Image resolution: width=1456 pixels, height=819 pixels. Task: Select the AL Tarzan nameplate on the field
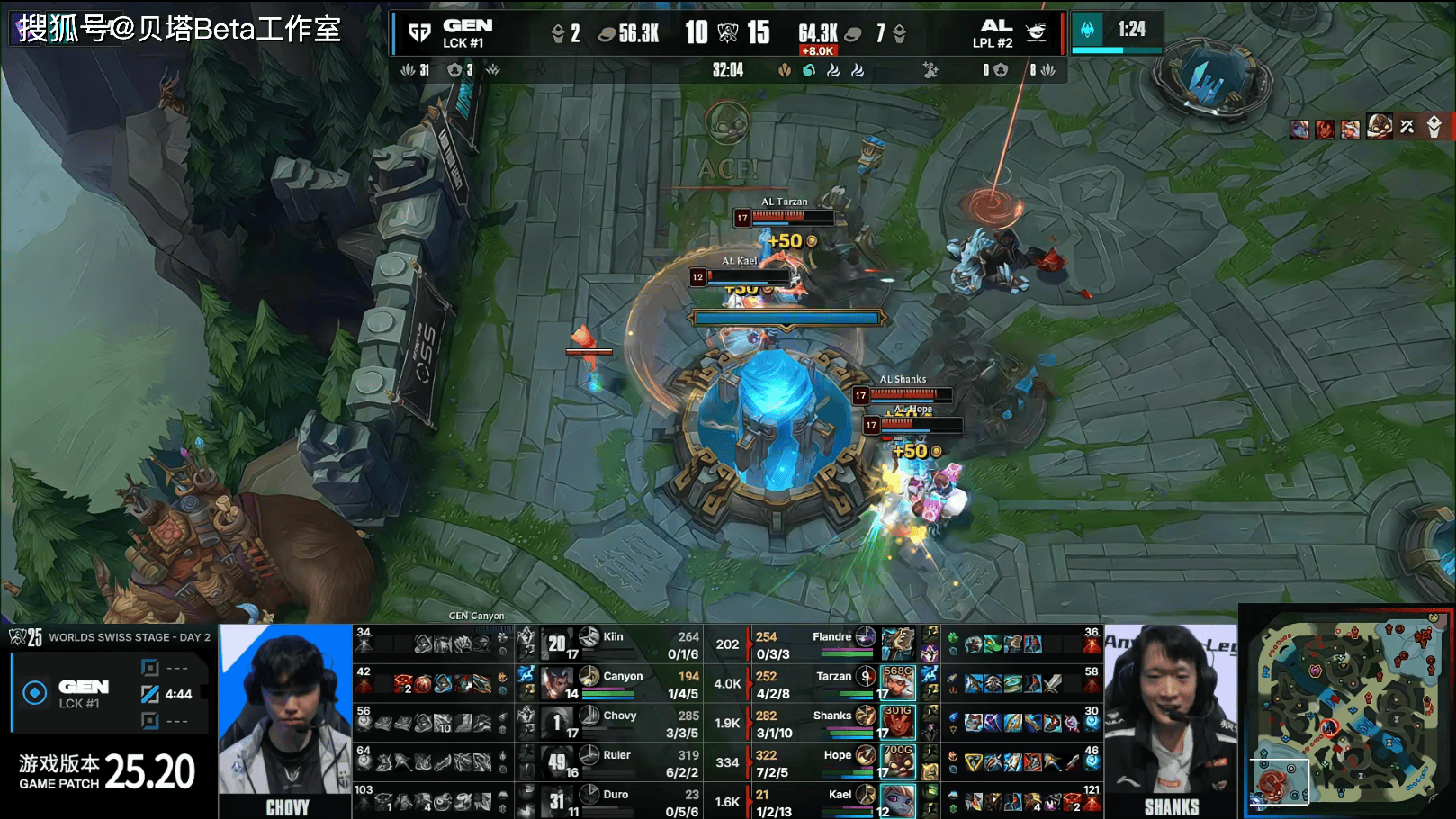[784, 202]
